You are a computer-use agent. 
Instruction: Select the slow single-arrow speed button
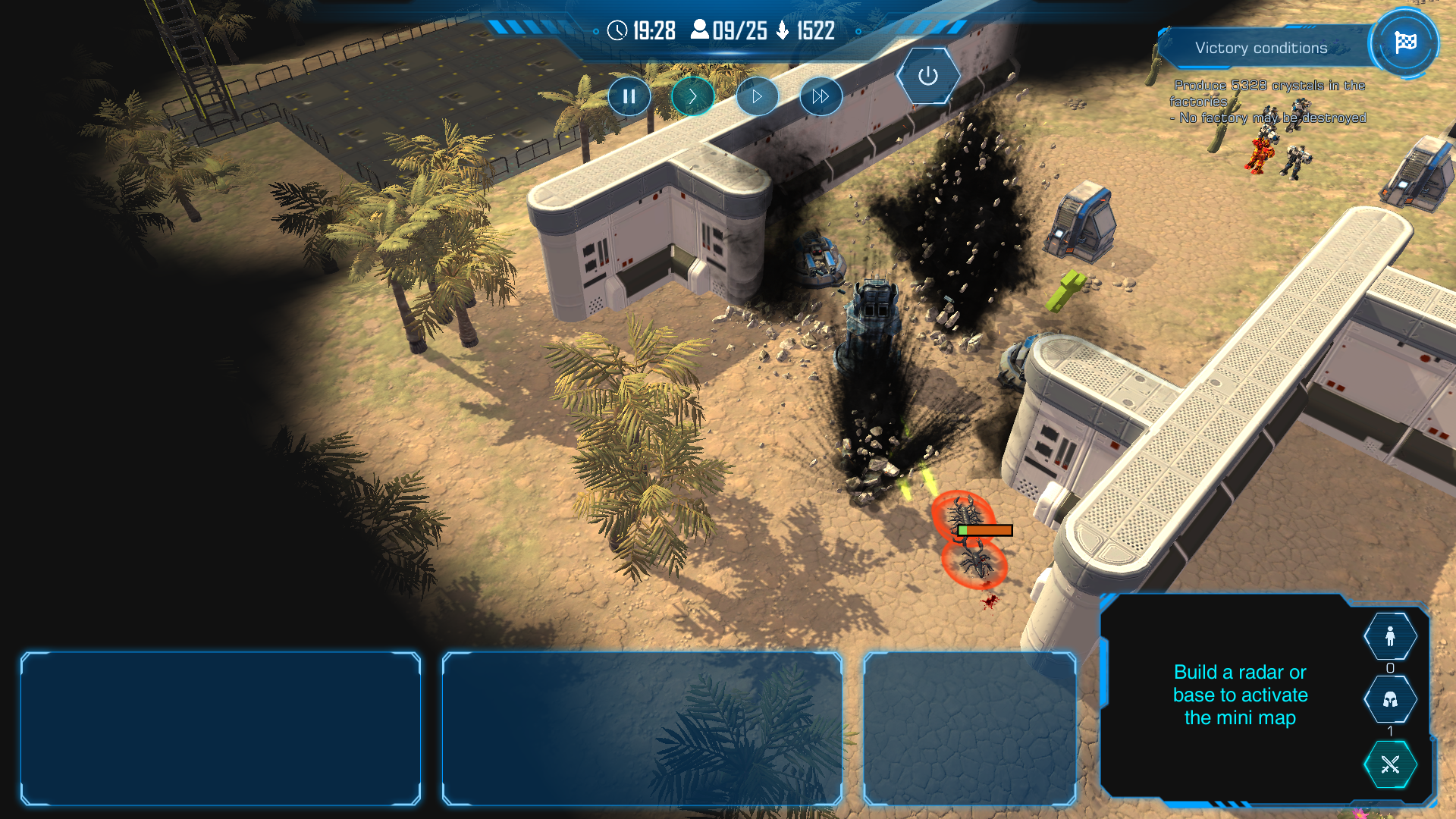tap(692, 96)
